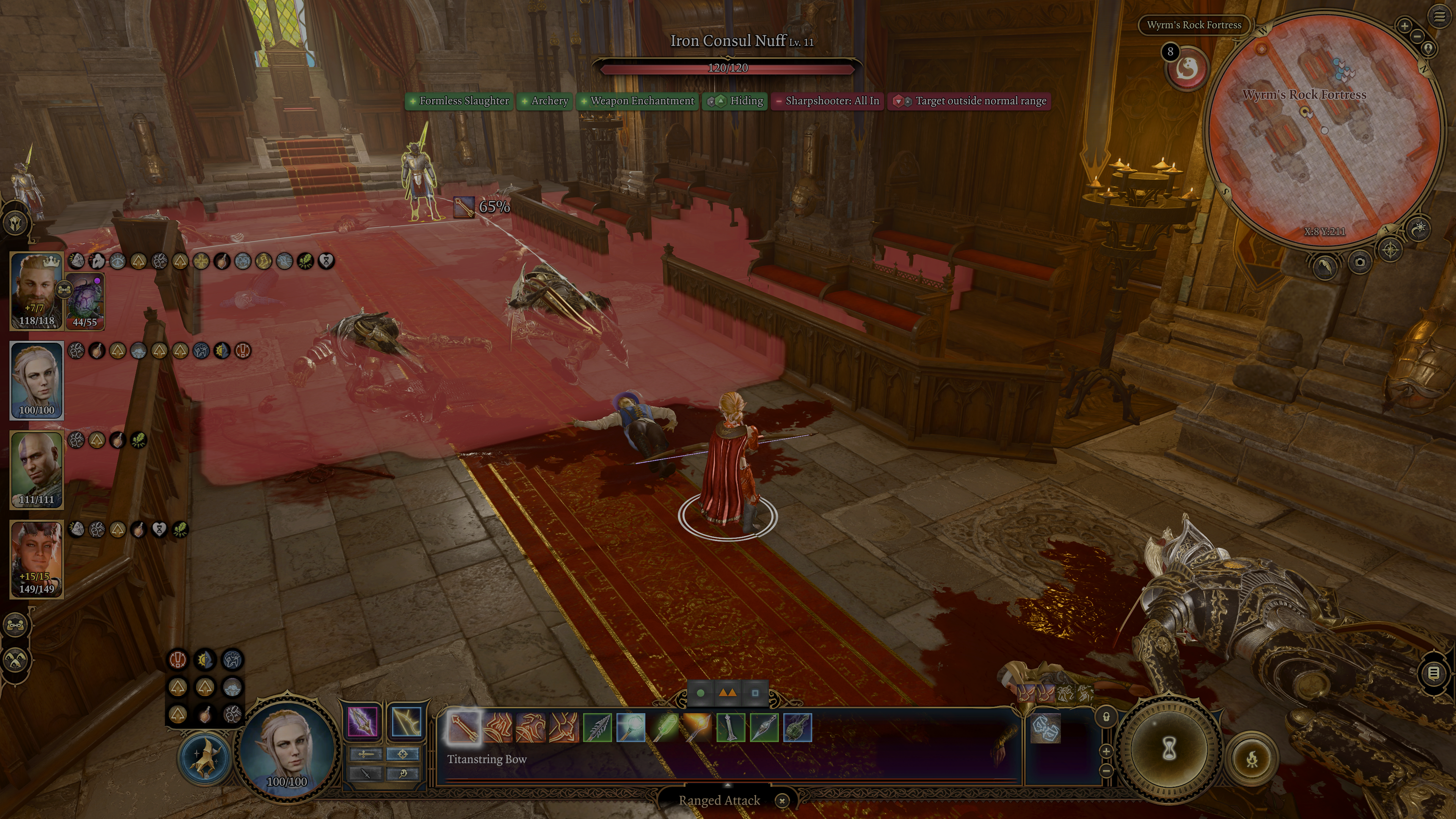Screen dimensions: 1456x819
Task: Toggle the hotbar padlock button
Action: 1106,717
